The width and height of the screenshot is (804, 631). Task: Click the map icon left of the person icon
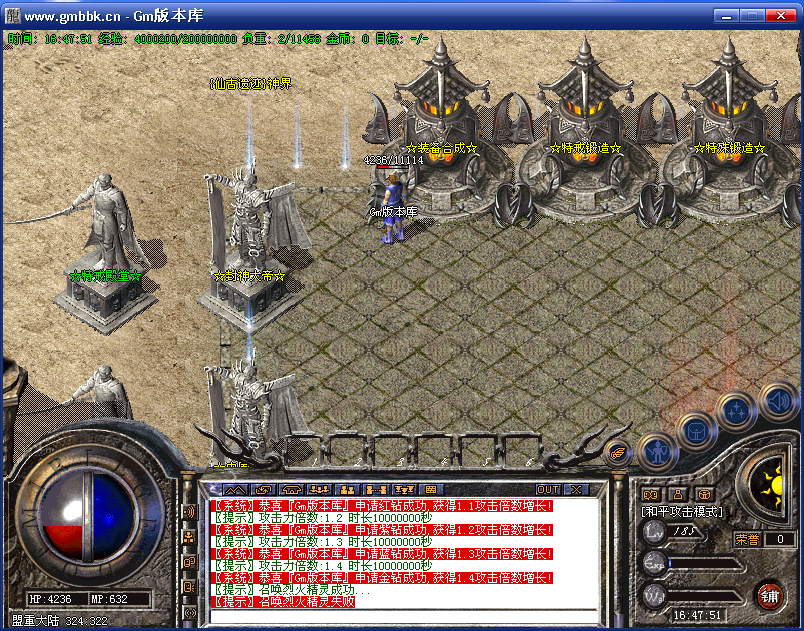point(650,493)
